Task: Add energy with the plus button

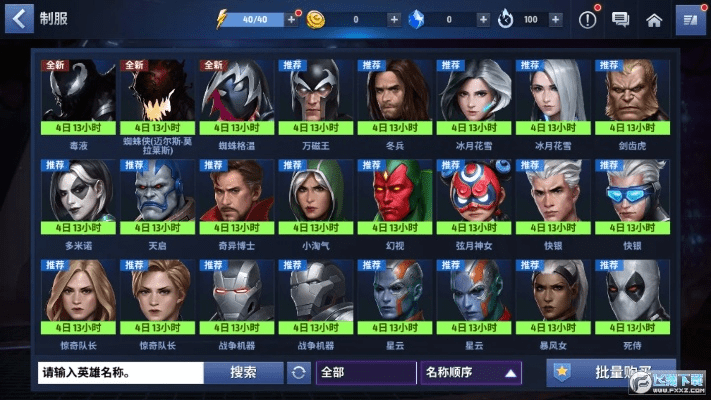Action: [291, 19]
